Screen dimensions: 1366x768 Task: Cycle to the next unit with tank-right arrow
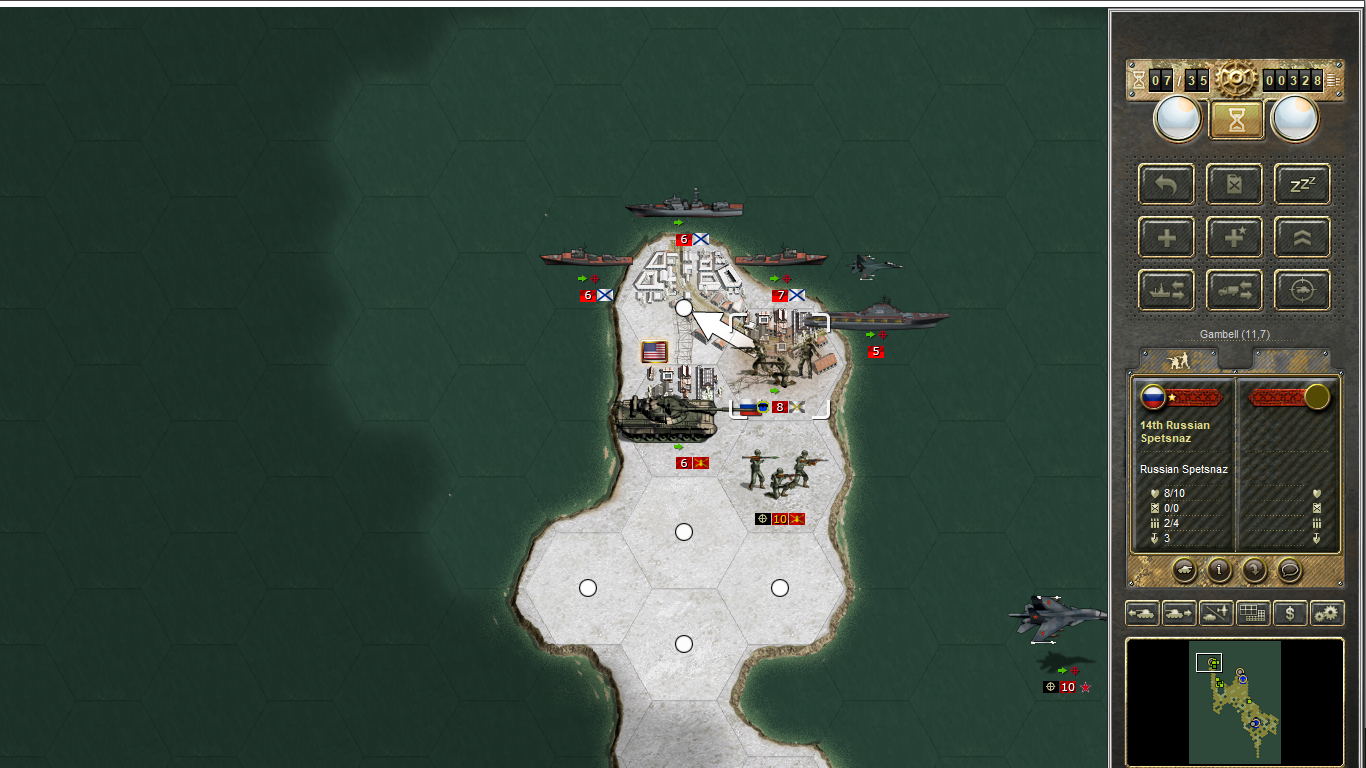coord(1179,613)
